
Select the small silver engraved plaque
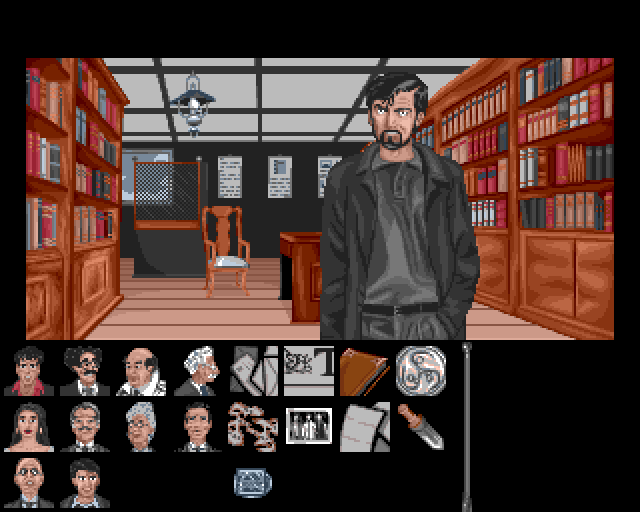click(x=252, y=482)
